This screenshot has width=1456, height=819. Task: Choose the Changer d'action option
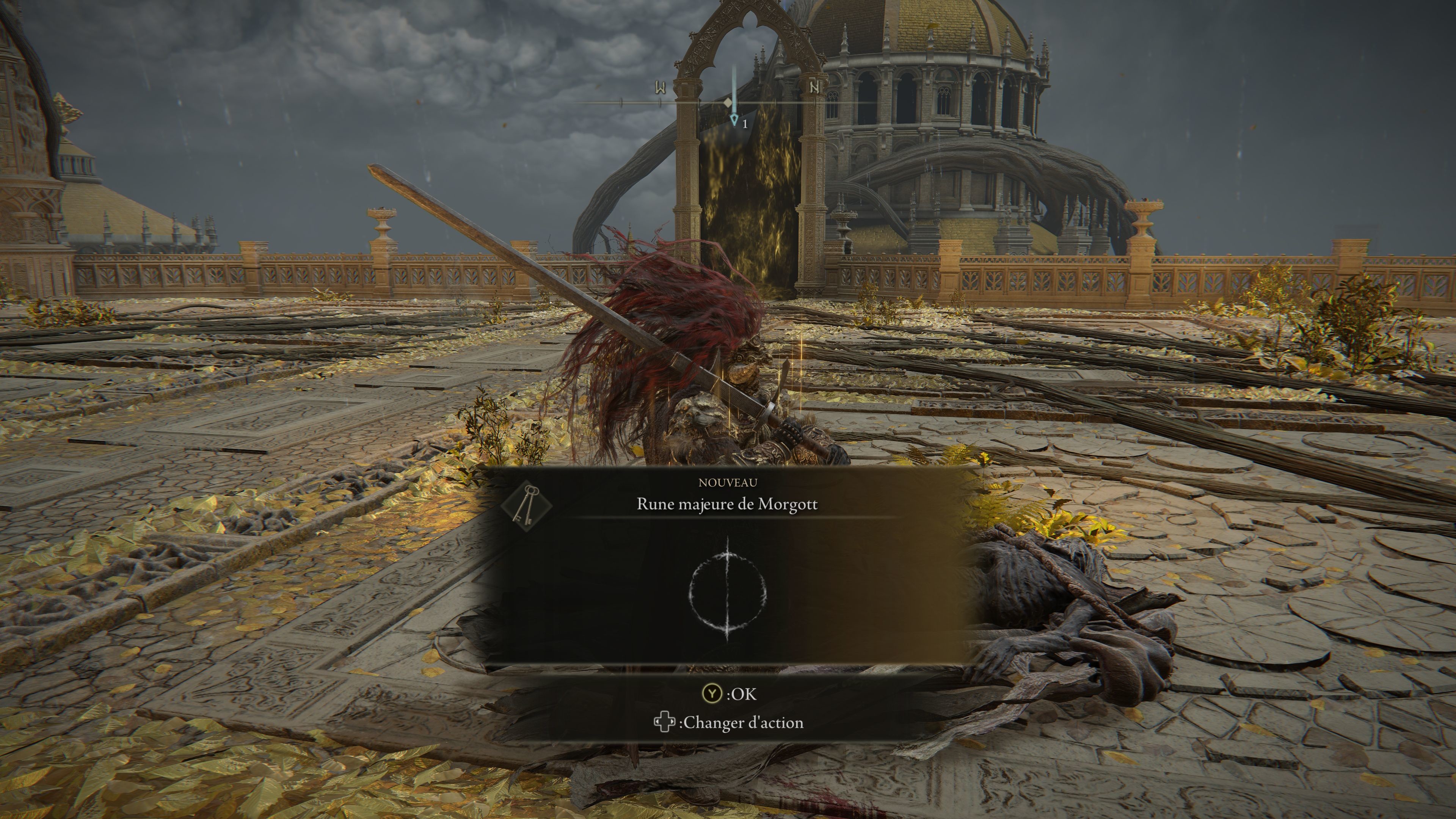click(x=728, y=722)
